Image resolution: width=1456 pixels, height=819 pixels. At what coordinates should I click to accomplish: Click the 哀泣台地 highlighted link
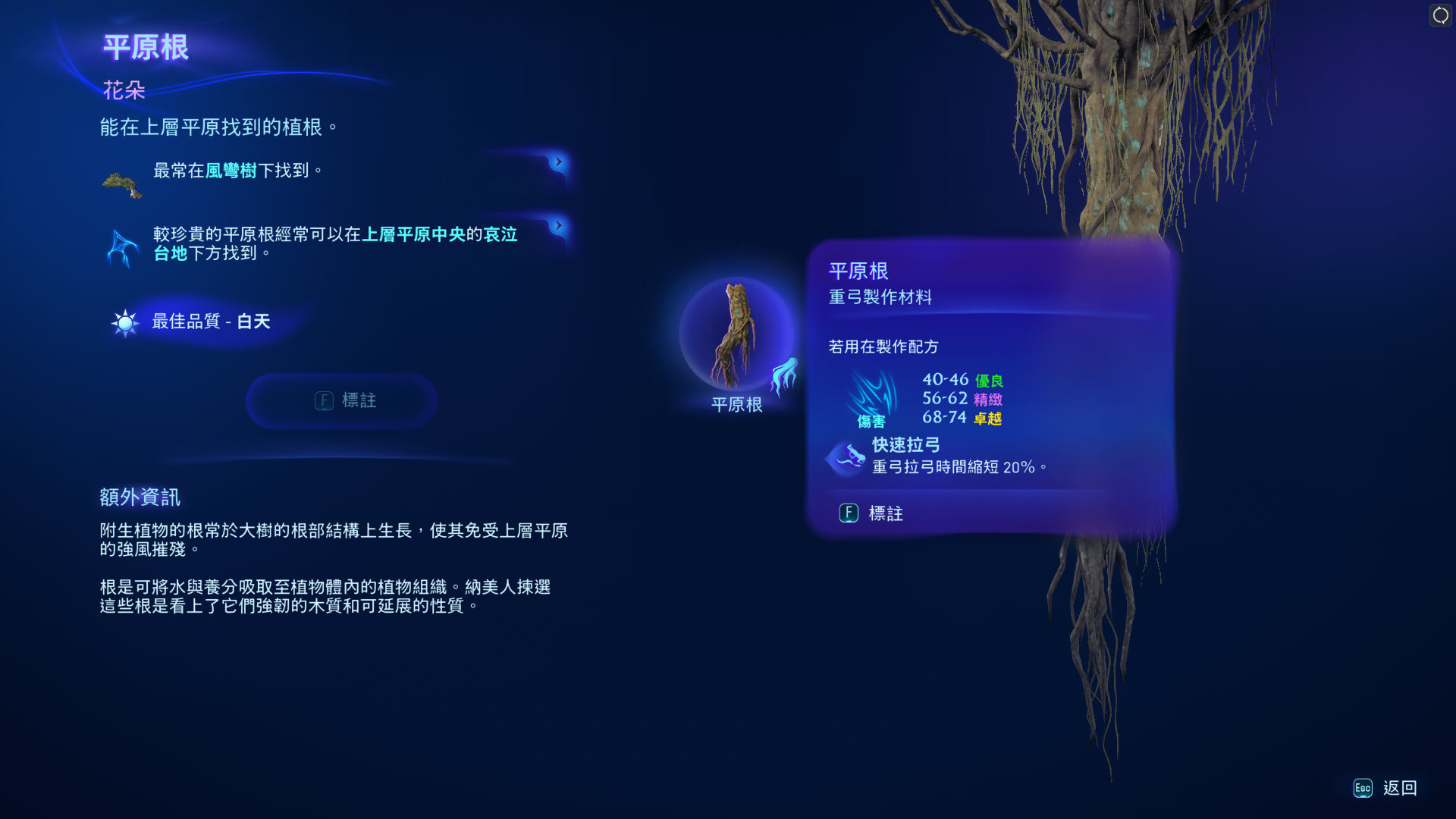pyautogui.click(x=502, y=234)
